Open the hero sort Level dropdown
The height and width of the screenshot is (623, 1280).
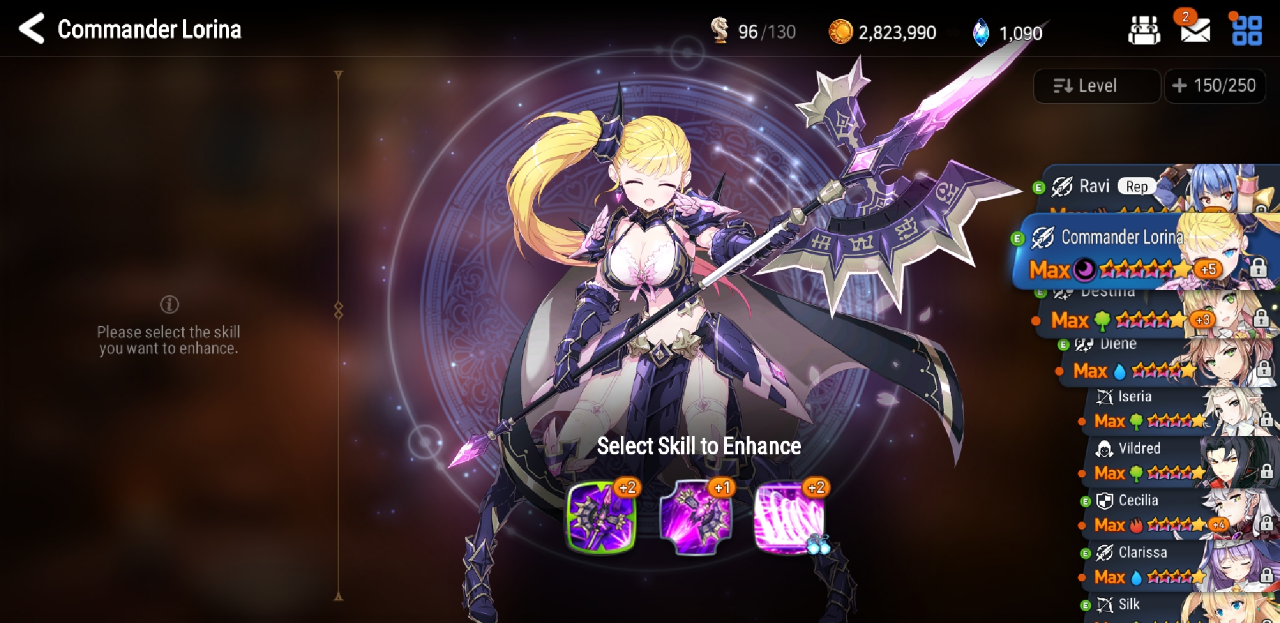(1097, 86)
